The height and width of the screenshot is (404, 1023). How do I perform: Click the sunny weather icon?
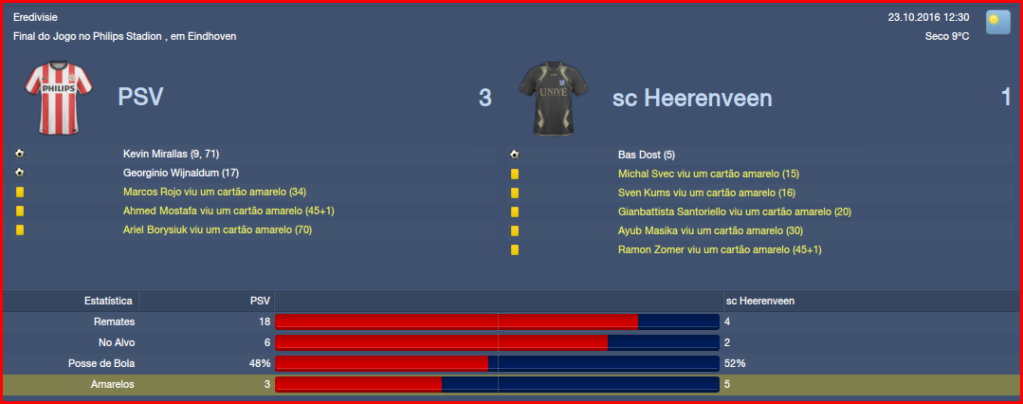tap(997, 22)
